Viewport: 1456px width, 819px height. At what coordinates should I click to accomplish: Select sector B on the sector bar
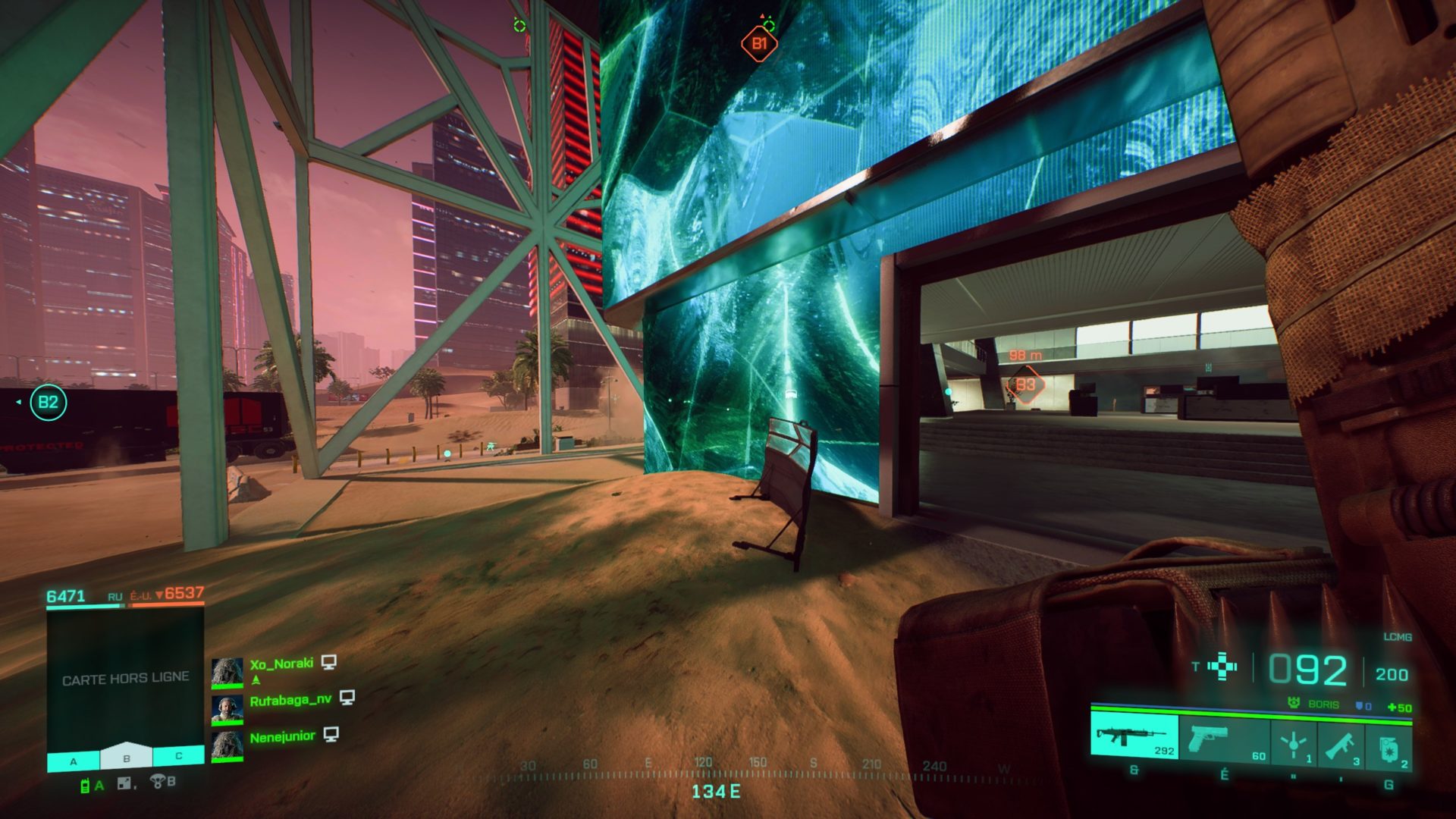point(127,758)
